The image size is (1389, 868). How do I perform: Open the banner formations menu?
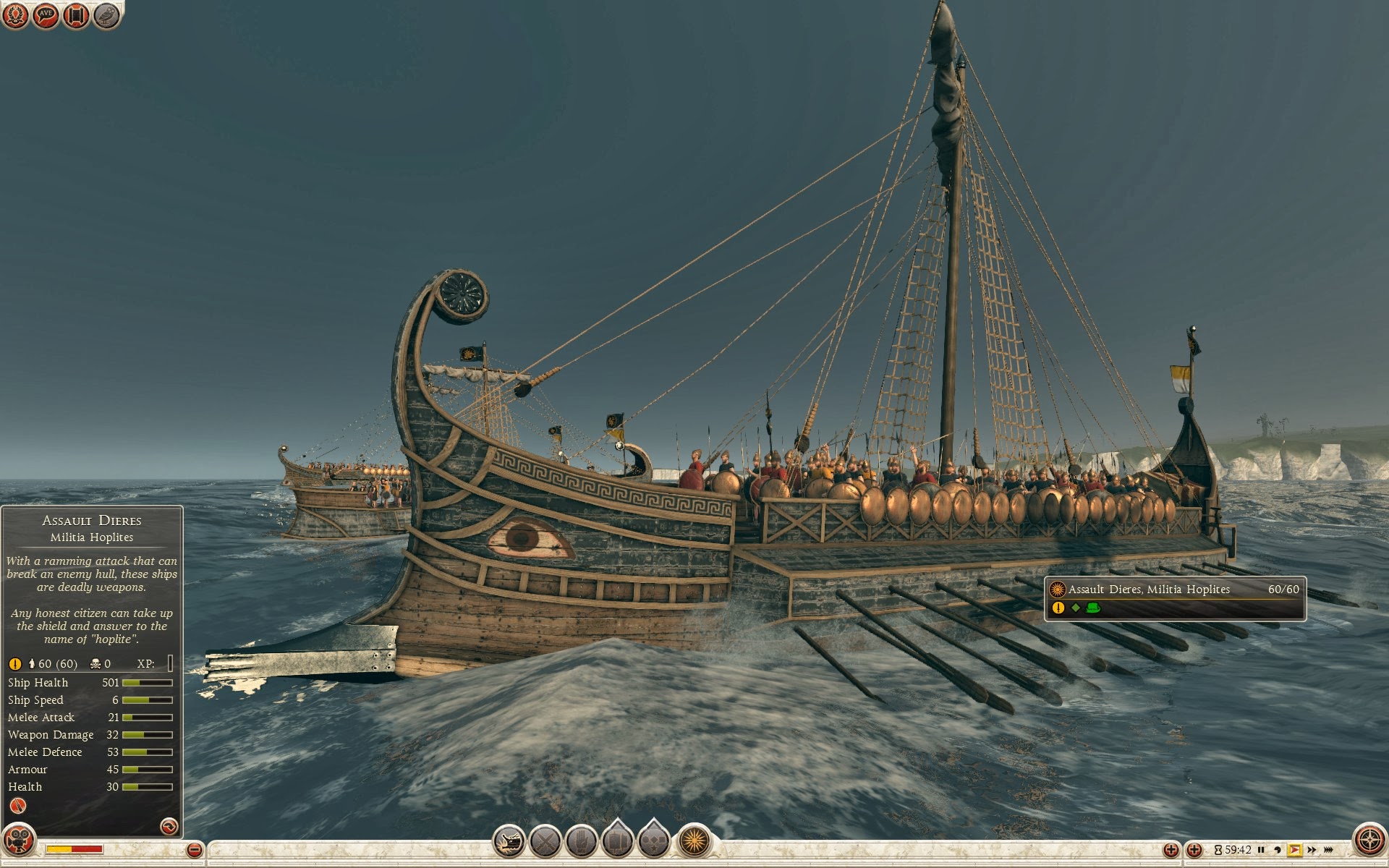point(618,841)
